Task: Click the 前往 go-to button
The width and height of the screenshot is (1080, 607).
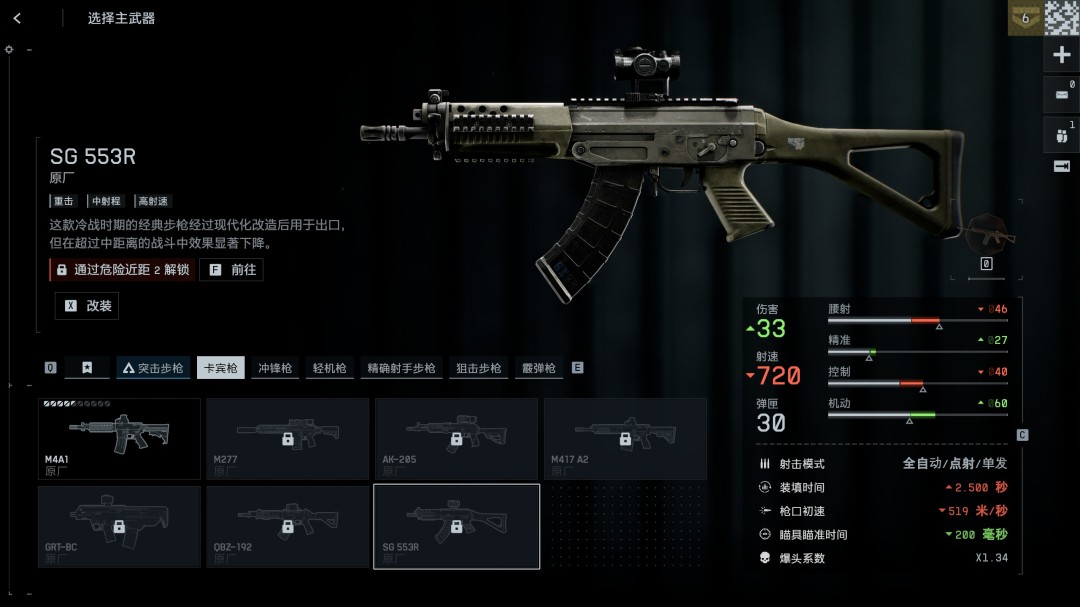Action: click(x=232, y=270)
